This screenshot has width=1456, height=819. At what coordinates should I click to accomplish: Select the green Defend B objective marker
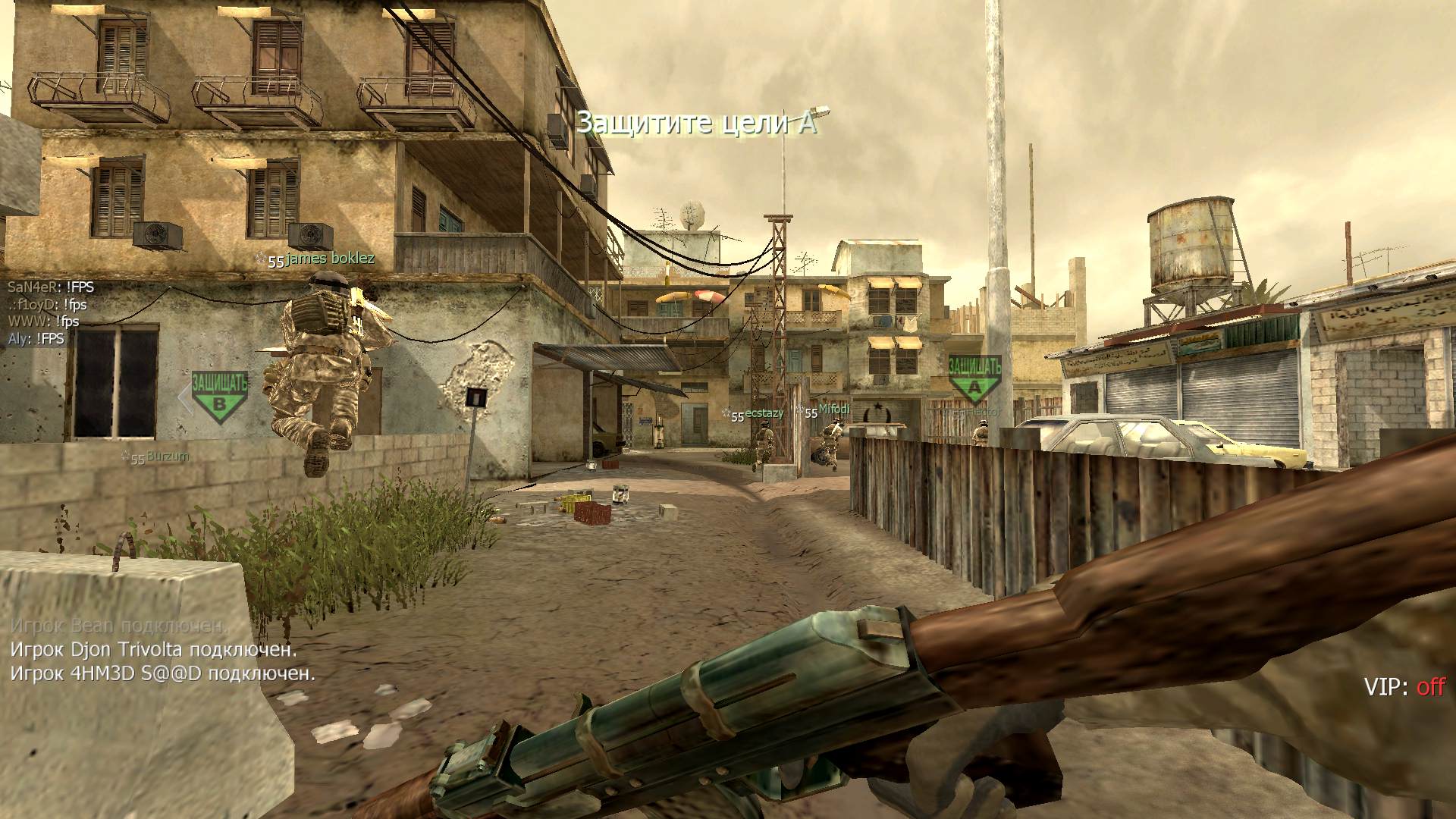[x=219, y=394]
